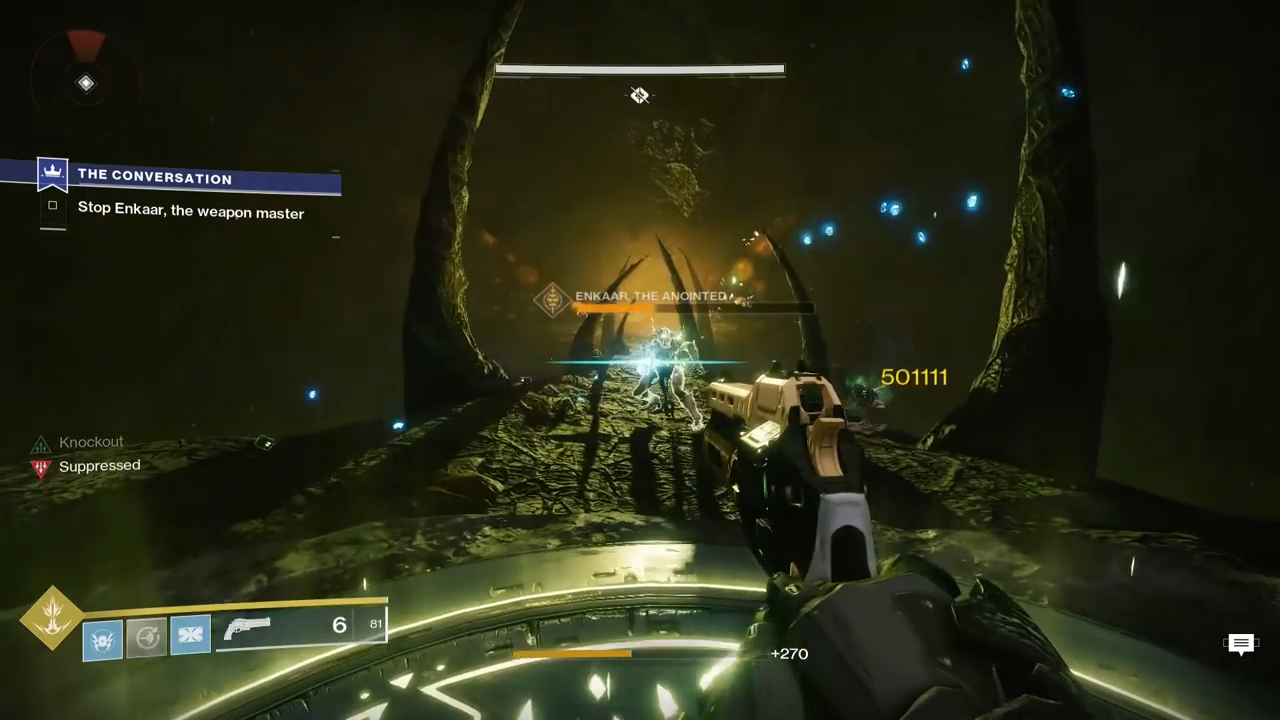Click Enkaar's boss diamond emblem
The height and width of the screenshot is (720, 1280).
(552, 300)
